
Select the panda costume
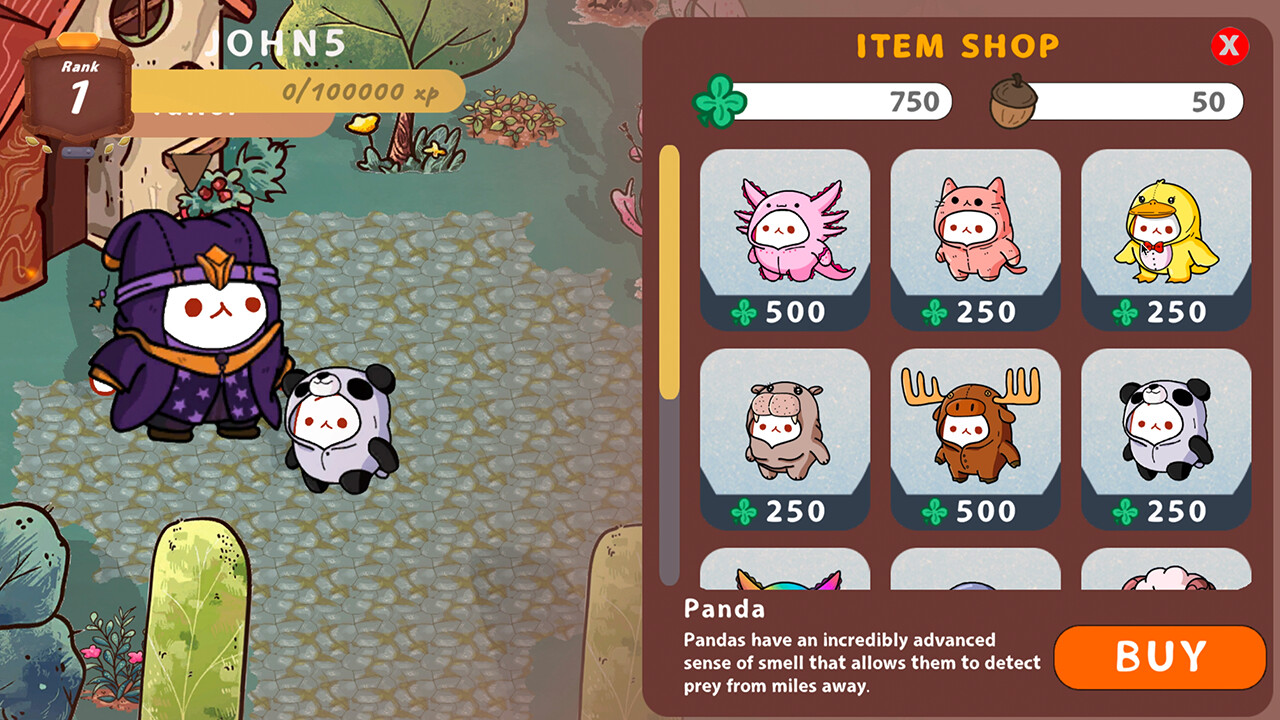(x=1166, y=430)
